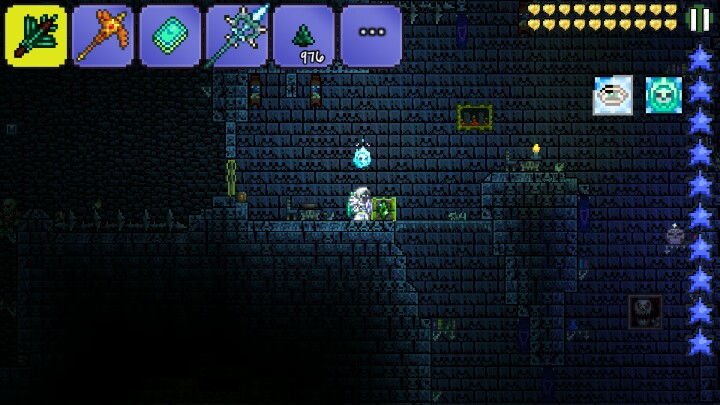Viewport: 720px width, 405px height.
Task: Tap the green wisp face buff icon
Action: click(x=663, y=95)
